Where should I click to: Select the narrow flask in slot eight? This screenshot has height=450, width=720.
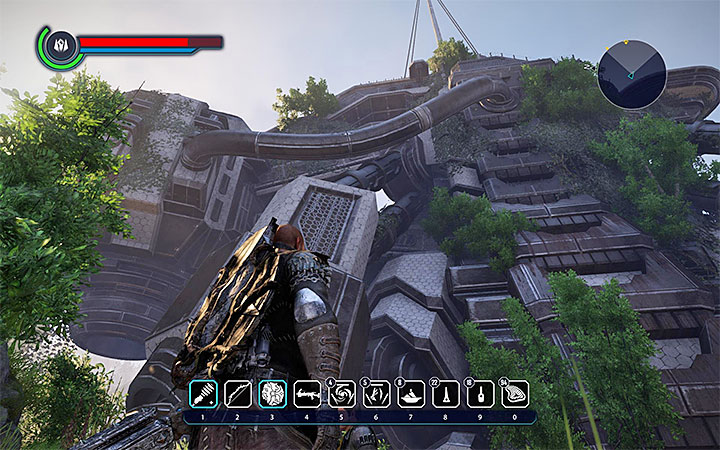click(446, 393)
